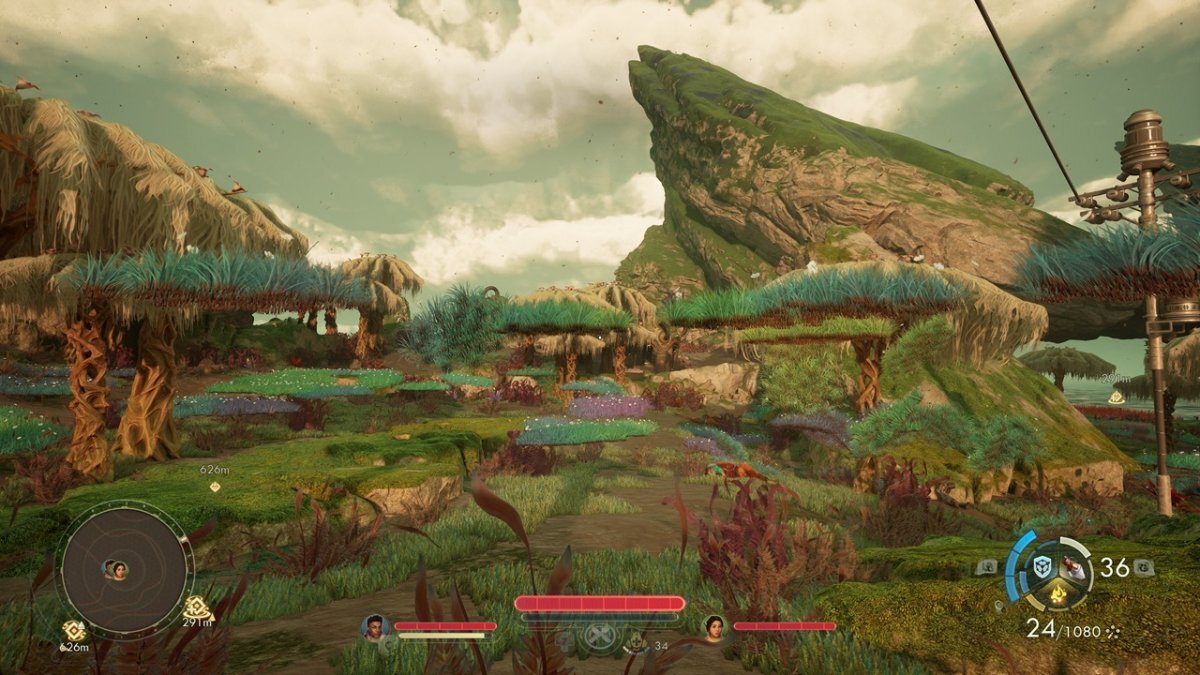Click the male companion portrait
Screen dimensions: 1200x675
tap(375, 627)
